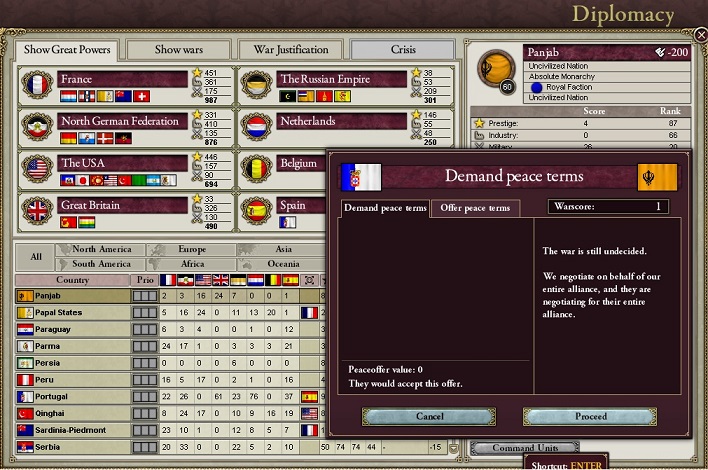Image resolution: width=708 pixels, height=470 pixels.
Task: Select the Demand peace terms tab
Action: click(386, 208)
